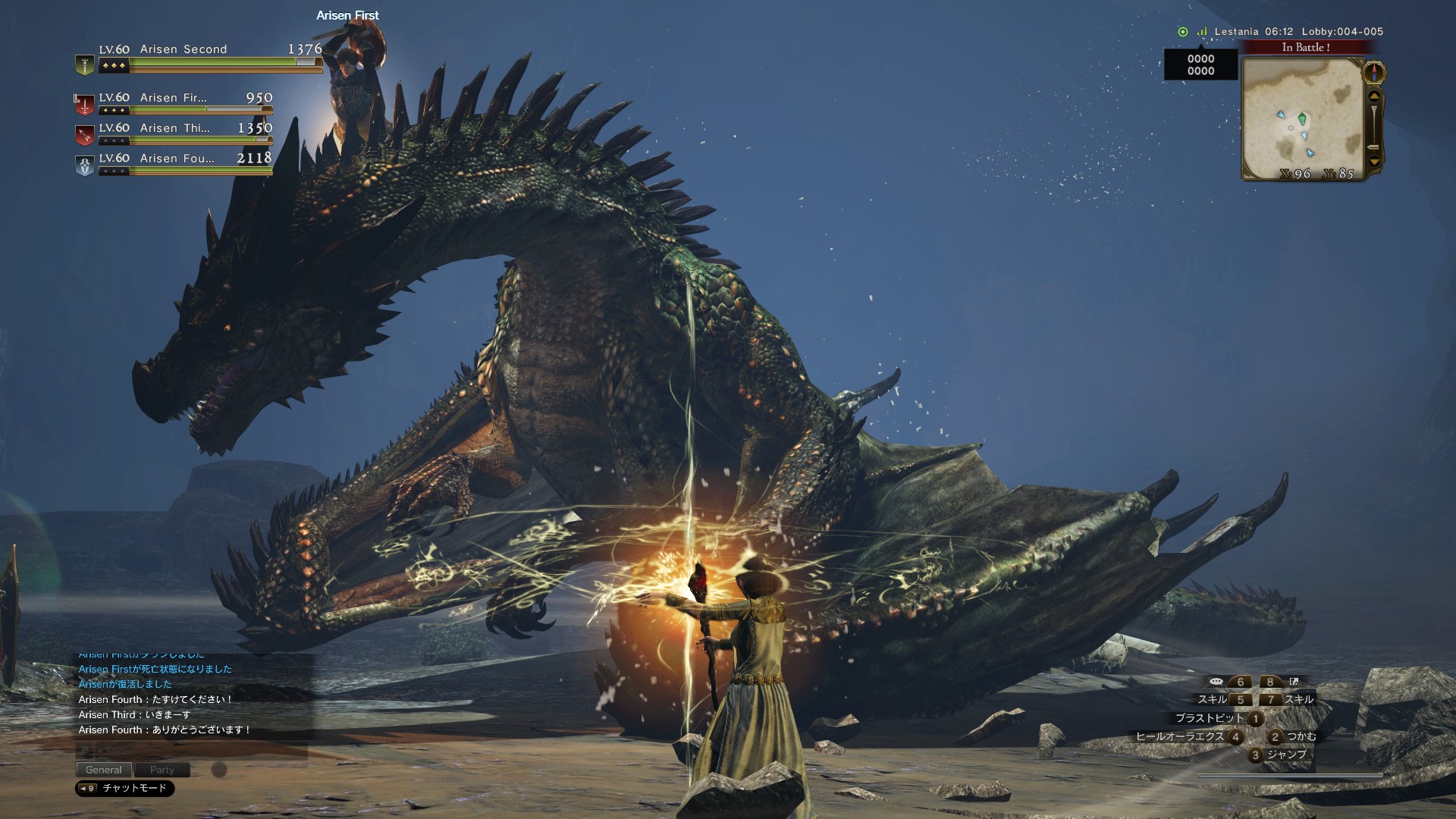The width and height of the screenshot is (1456, 819).
Task: Select Arisen Second's green party class icon
Action: [x=85, y=64]
